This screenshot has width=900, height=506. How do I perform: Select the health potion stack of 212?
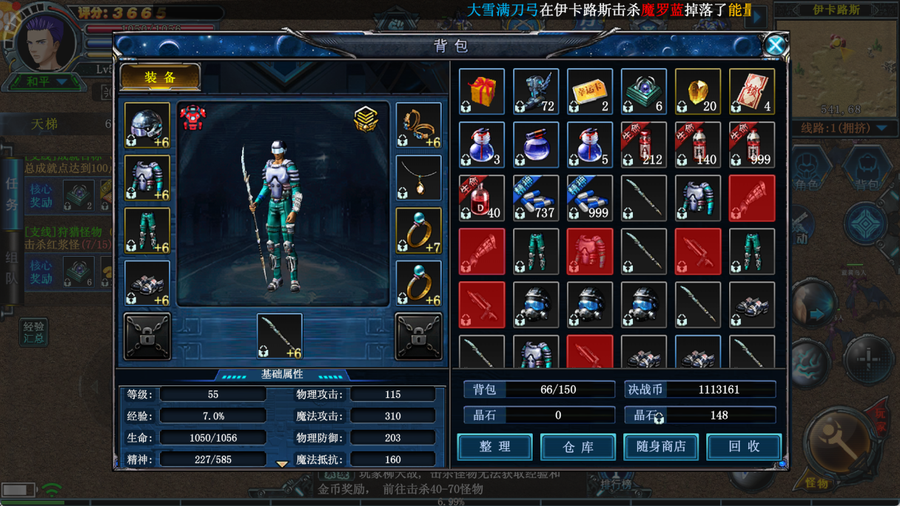point(644,145)
